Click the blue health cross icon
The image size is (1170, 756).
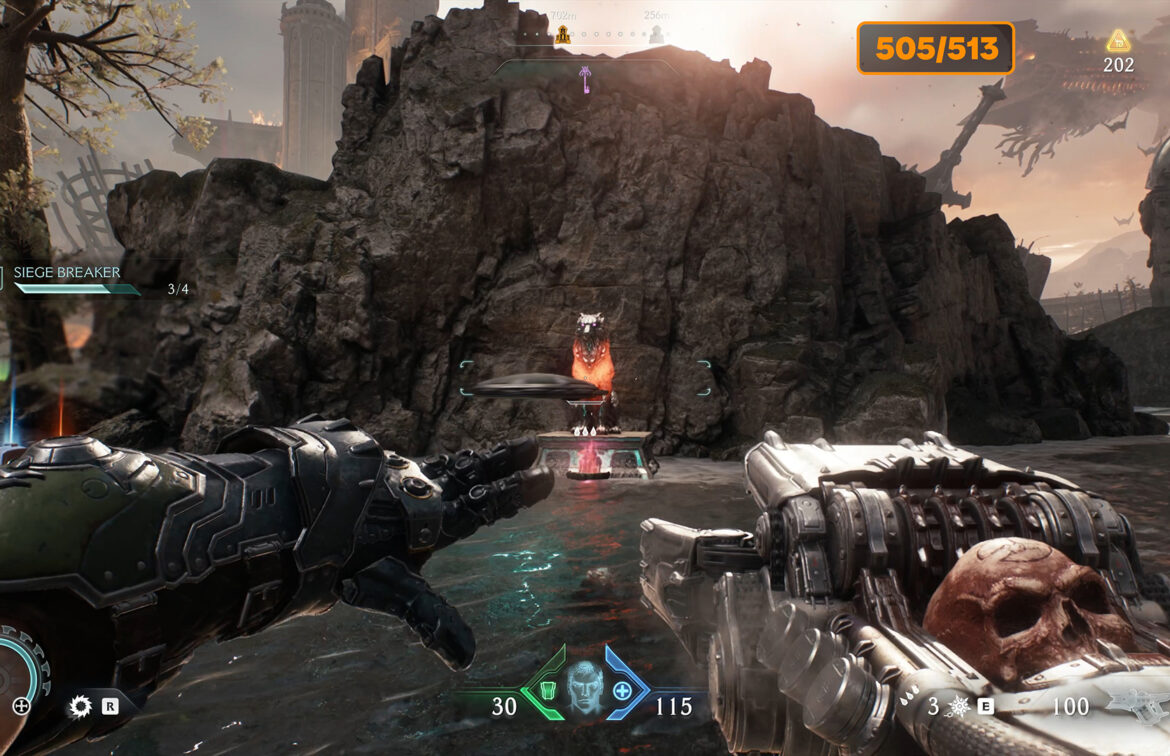[622, 690]
